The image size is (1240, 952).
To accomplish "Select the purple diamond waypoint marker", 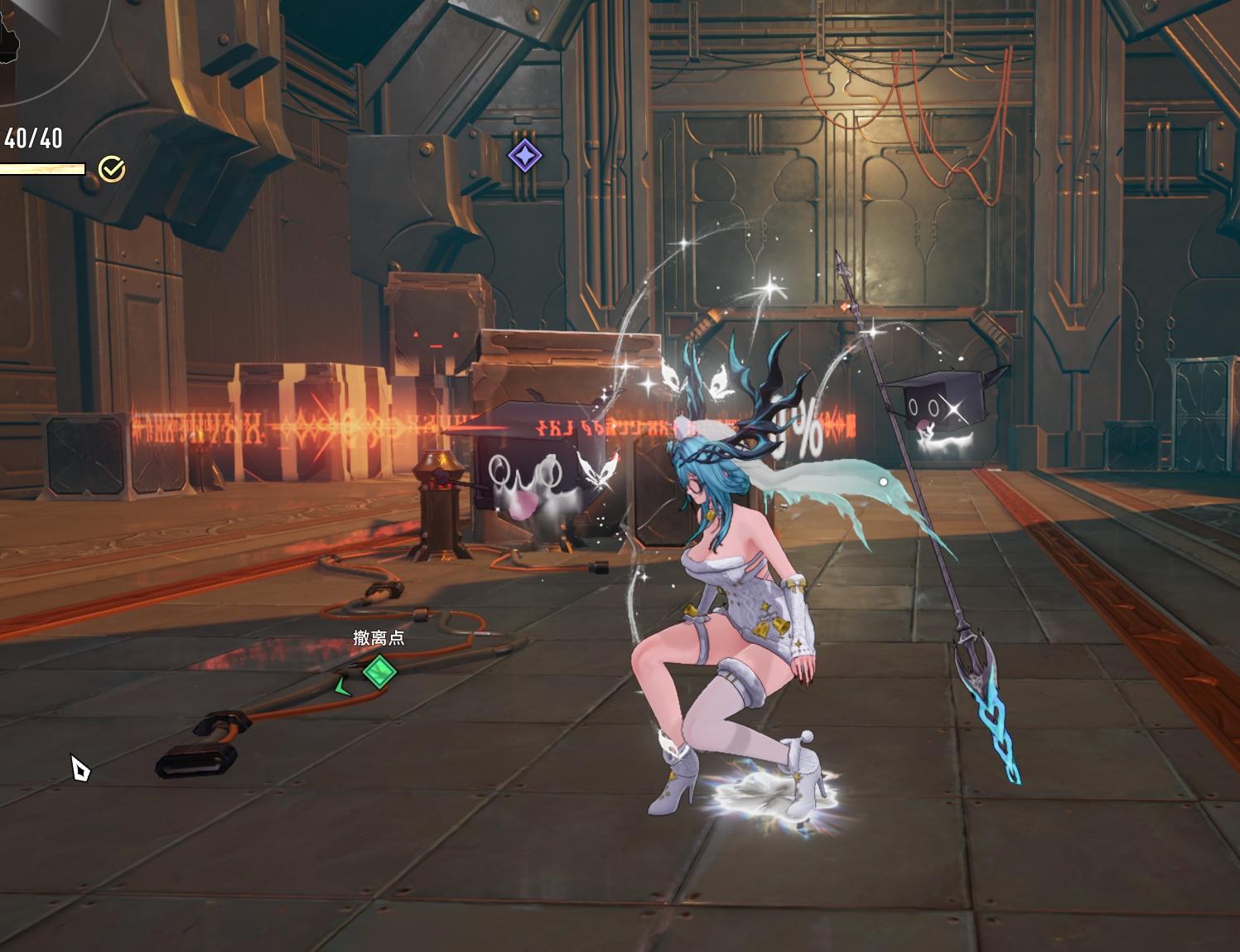I will tap(524, 155).
